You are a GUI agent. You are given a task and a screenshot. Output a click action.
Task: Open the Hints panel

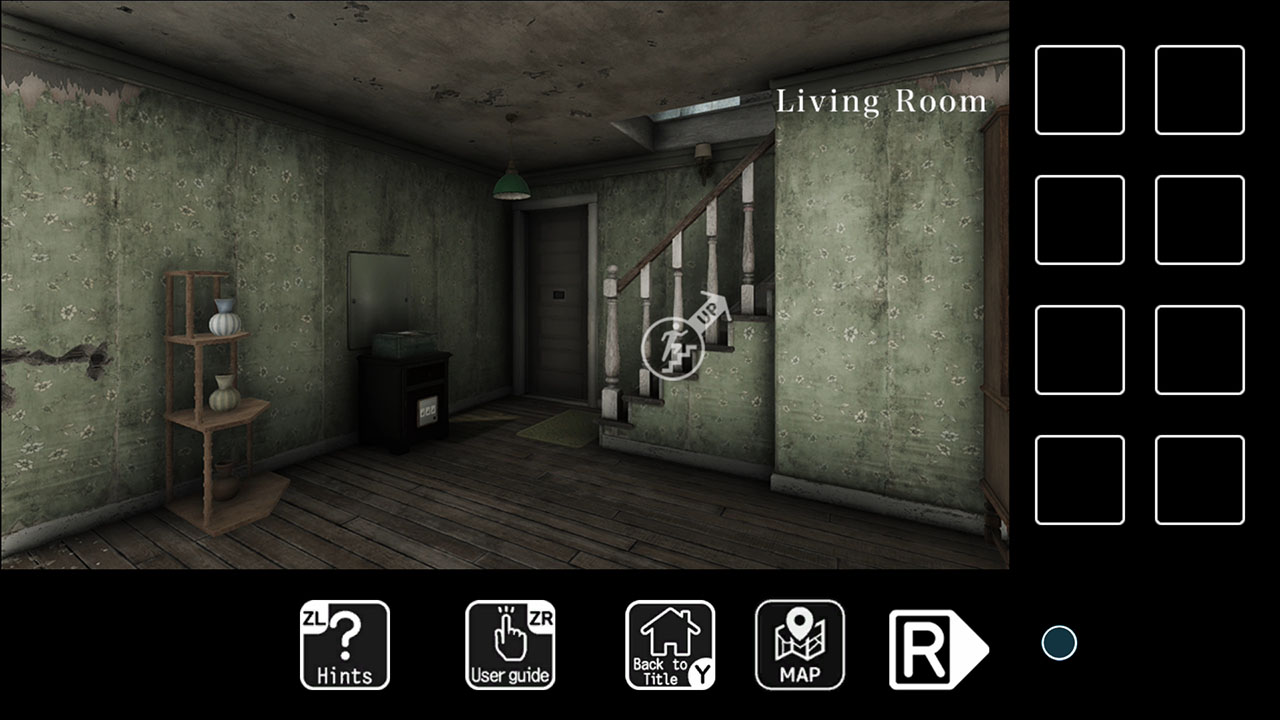coord(344,645)
